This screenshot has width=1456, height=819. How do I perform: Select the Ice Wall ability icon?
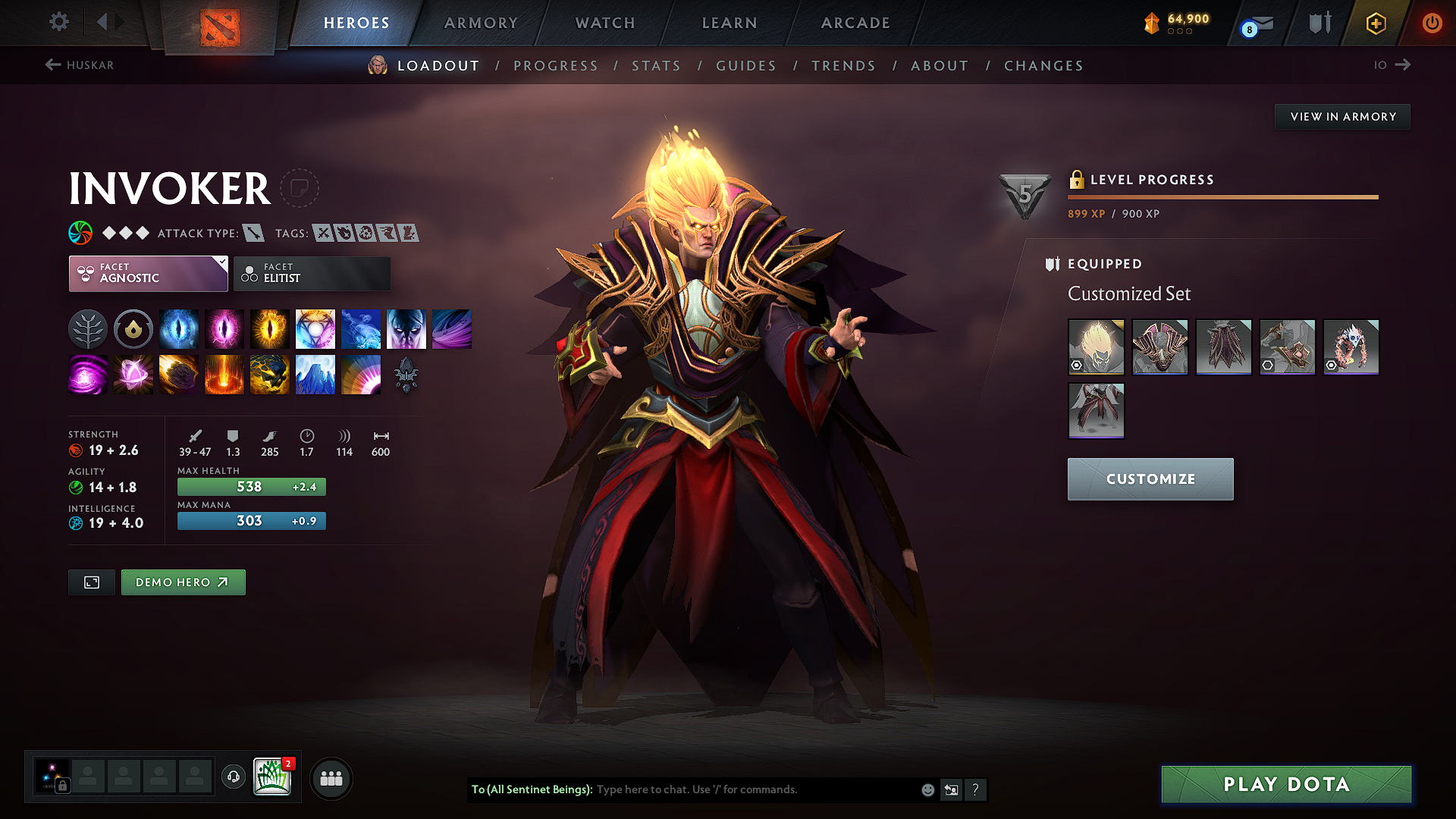pyautogui.click(x=315, y=374)
